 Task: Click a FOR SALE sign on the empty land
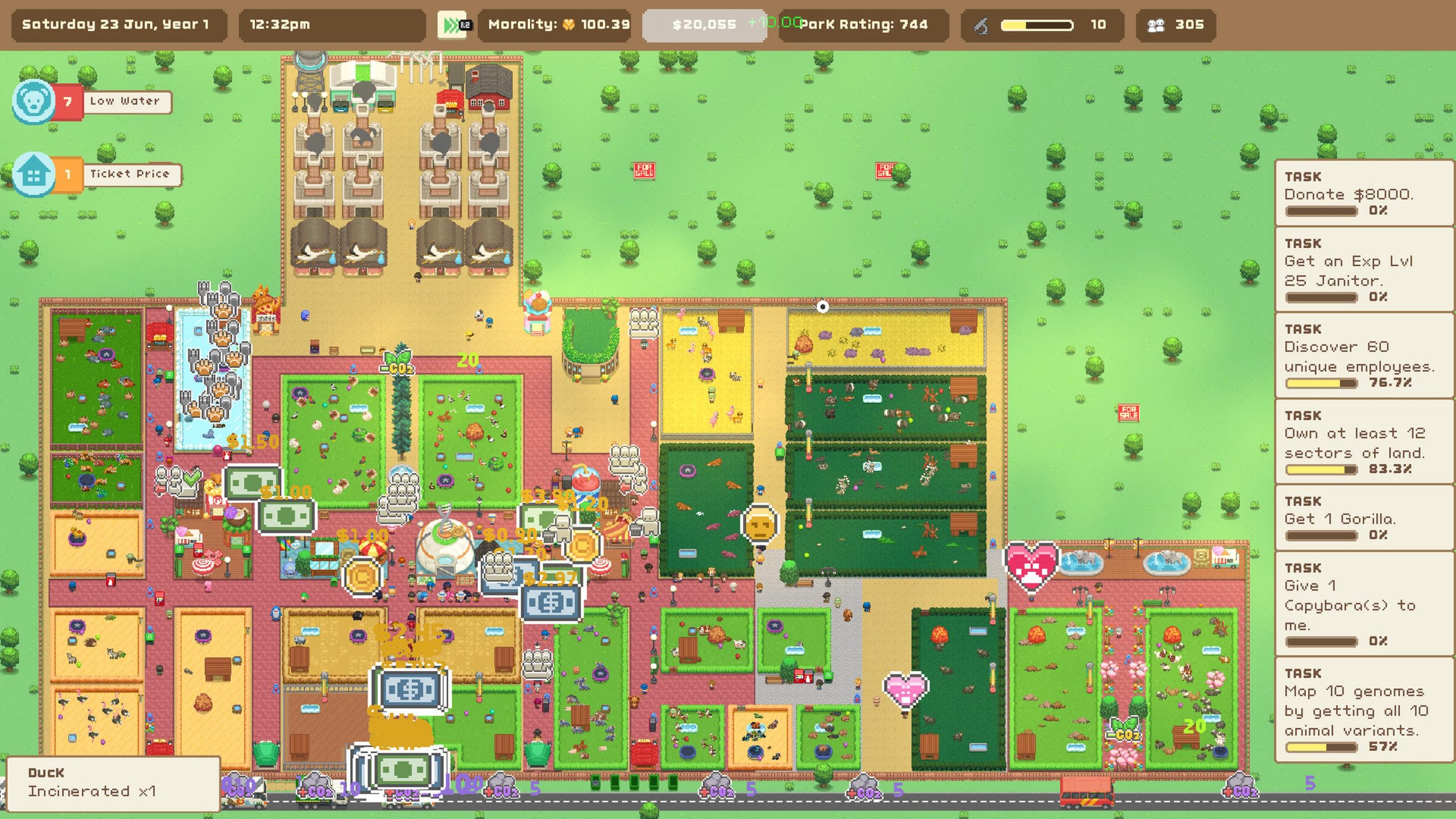pyautogui.click(x=645, y=171)
